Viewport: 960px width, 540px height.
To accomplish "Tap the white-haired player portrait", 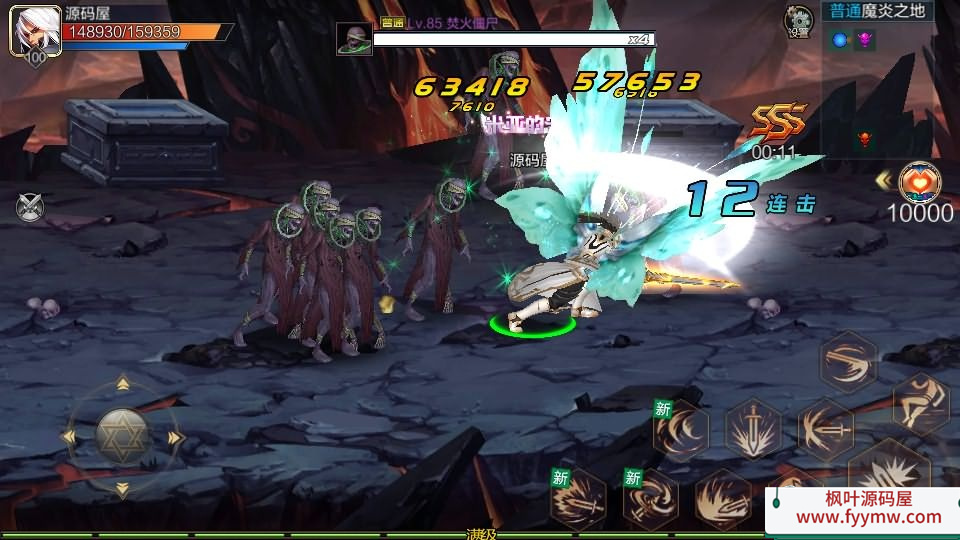I will pyautogui.click(x=33, y=32).
